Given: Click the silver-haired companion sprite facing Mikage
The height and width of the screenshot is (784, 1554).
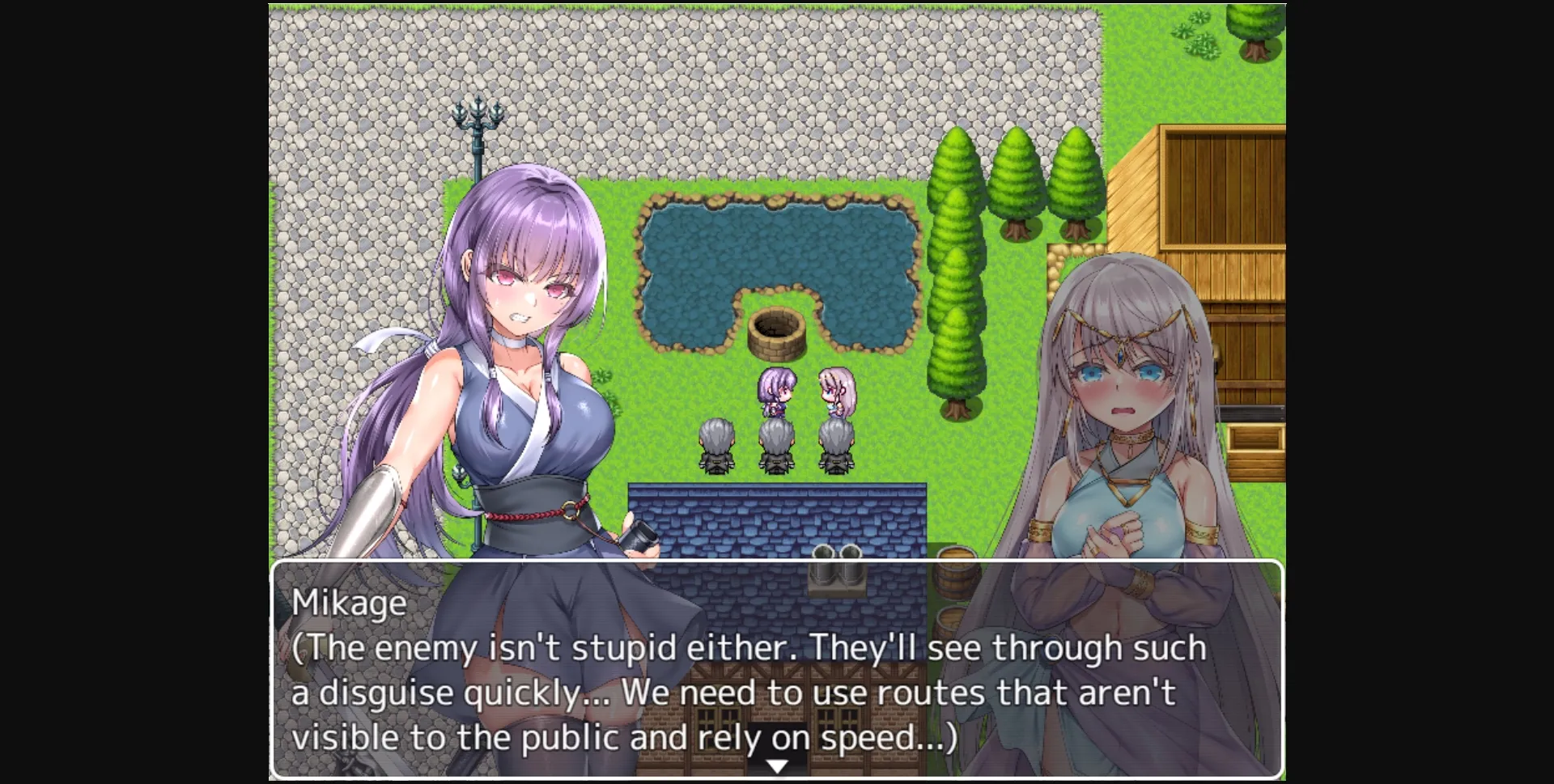Looking at the screenshot, I should (837, 389).
